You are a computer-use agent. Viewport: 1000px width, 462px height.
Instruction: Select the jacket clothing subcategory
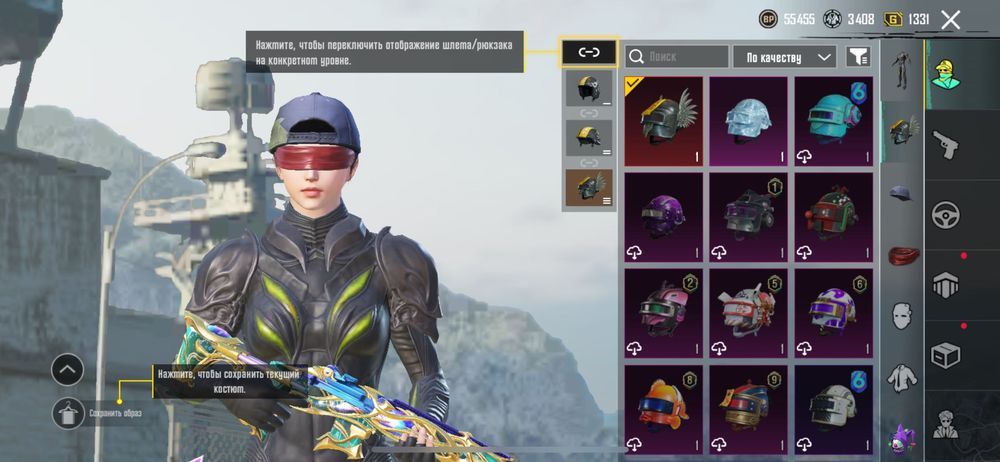point(902,378)
